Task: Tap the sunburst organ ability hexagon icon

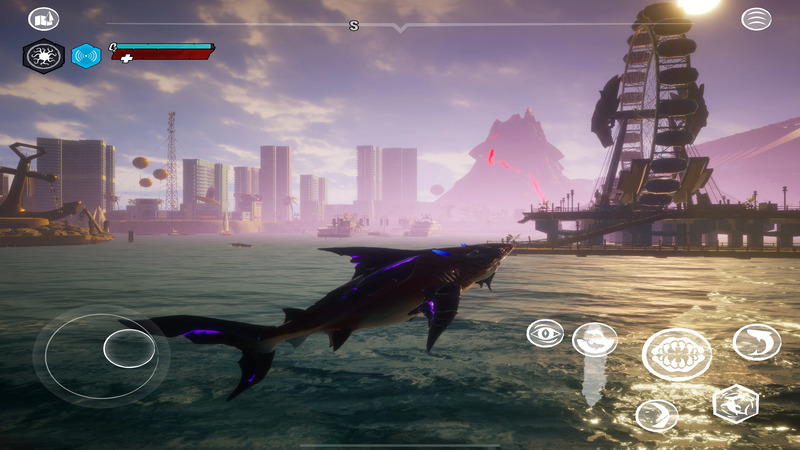Action: pyautogui.click(x=43, y=56)
